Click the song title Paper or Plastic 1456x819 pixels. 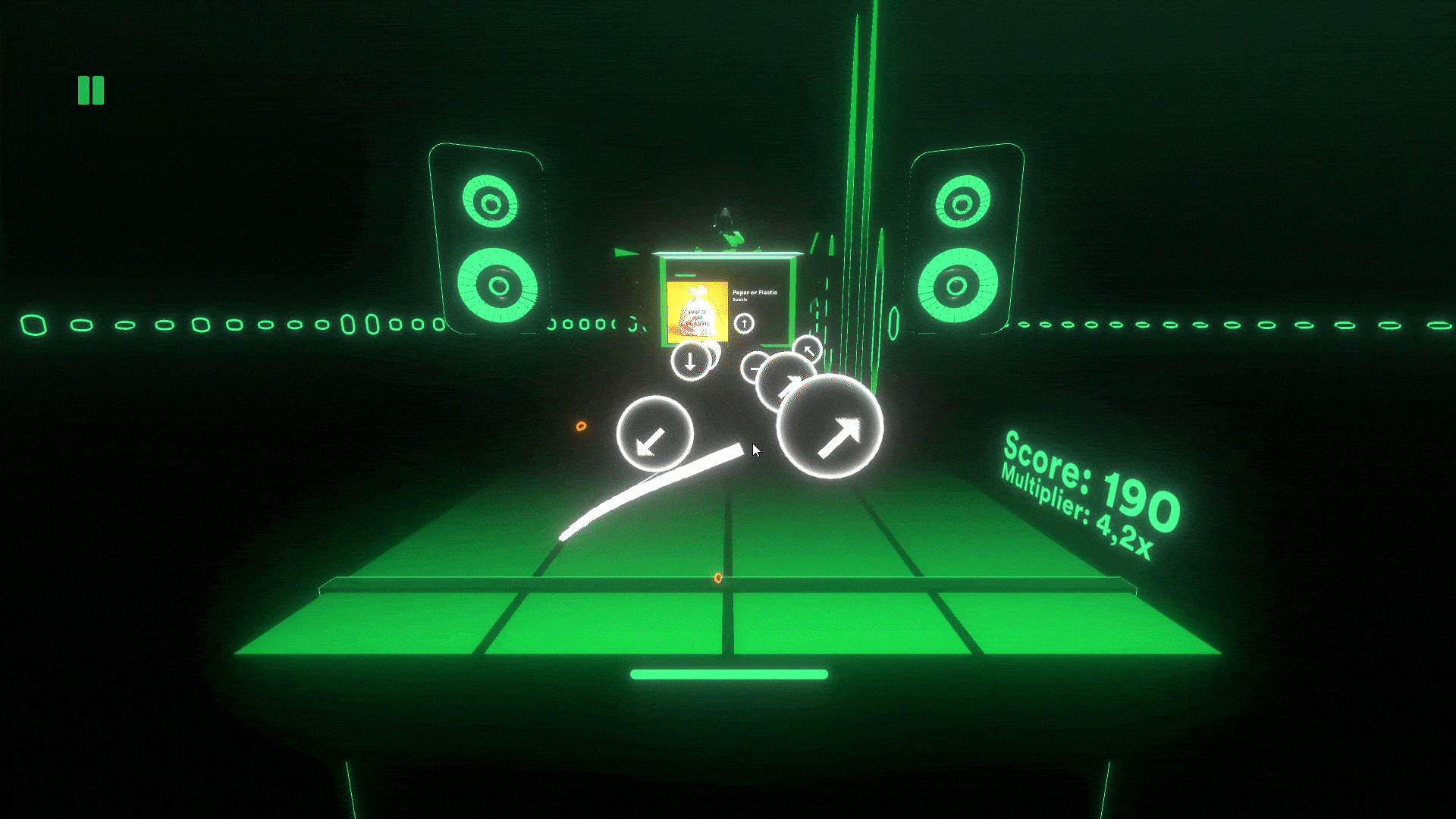tap(754, 291)
